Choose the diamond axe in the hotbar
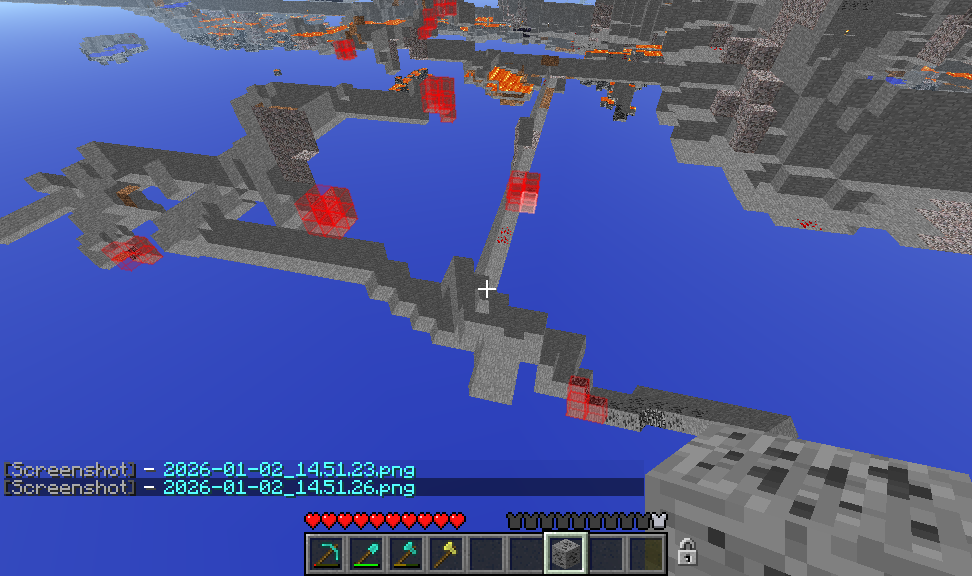Screen dimensions: 972x576 pos(406,553)
